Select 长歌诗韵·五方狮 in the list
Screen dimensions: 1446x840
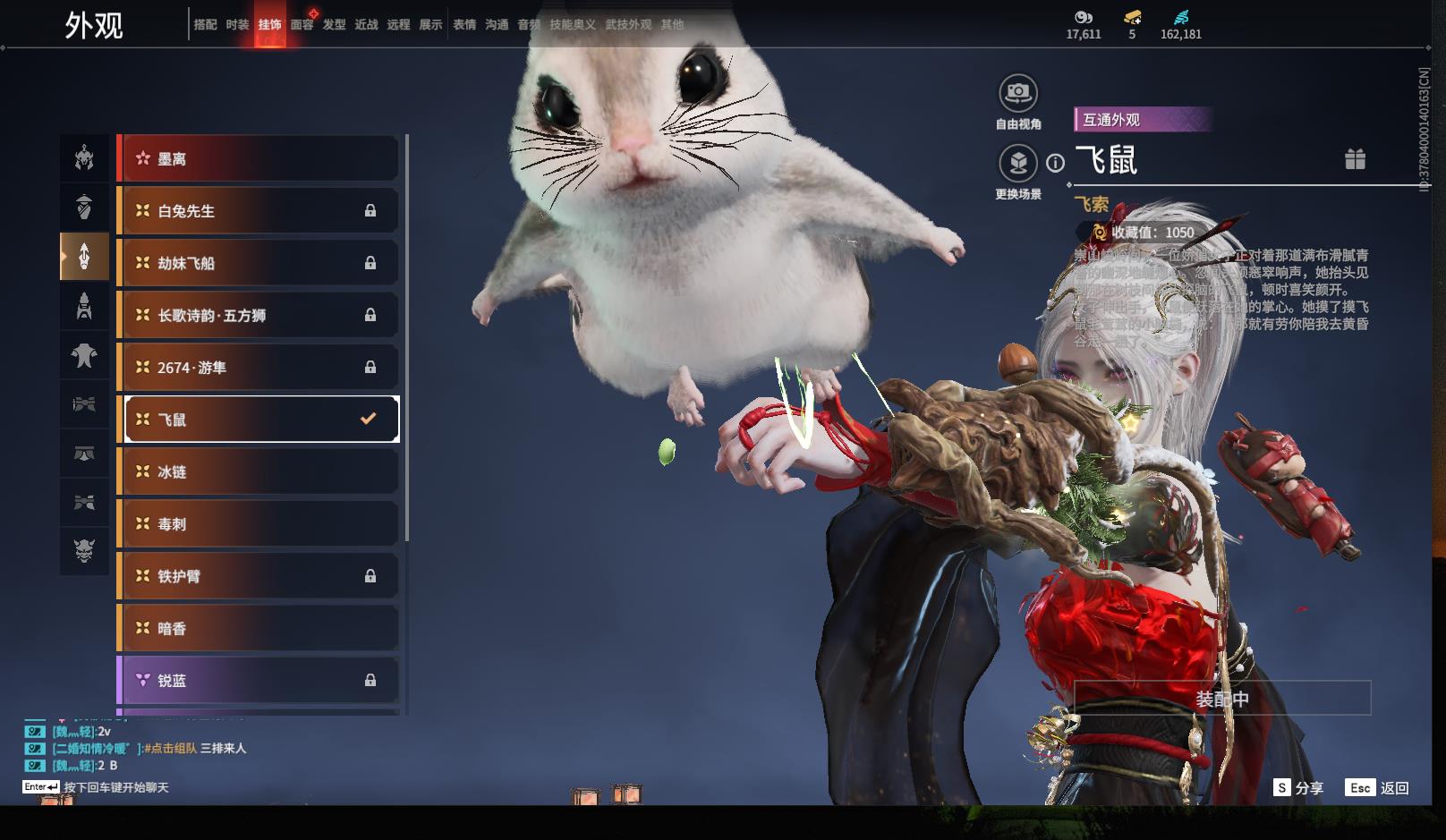point(259,315)
